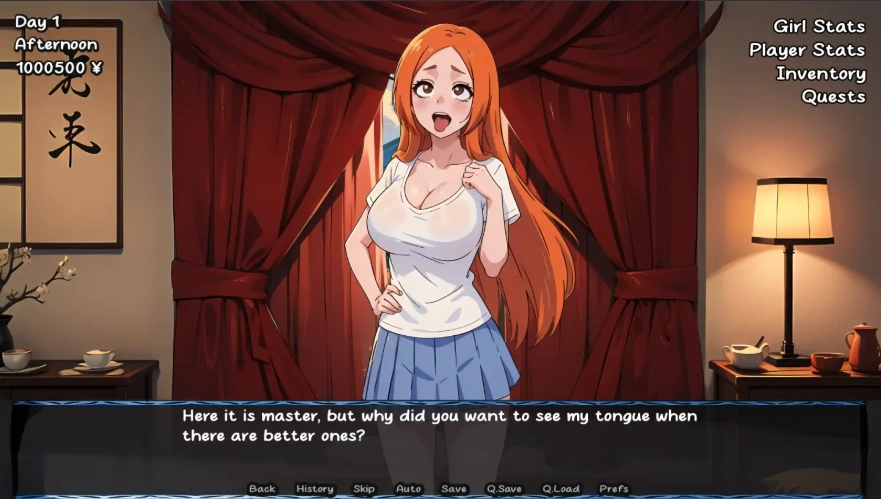Open Prefs settings screen

click(x=614, y=489)
